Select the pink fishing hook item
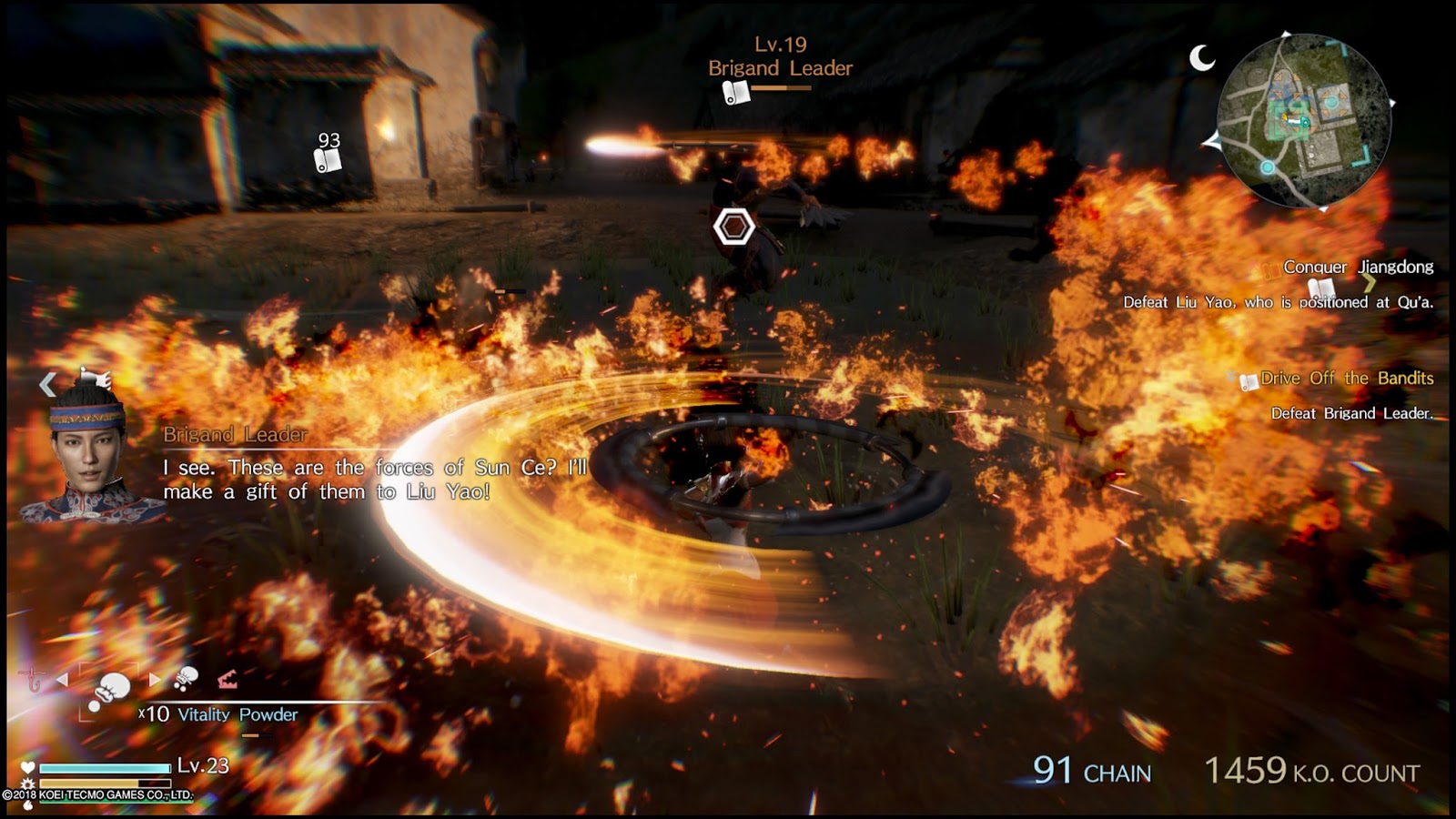This screenshot has width=1456, height=819. point(34,679)
